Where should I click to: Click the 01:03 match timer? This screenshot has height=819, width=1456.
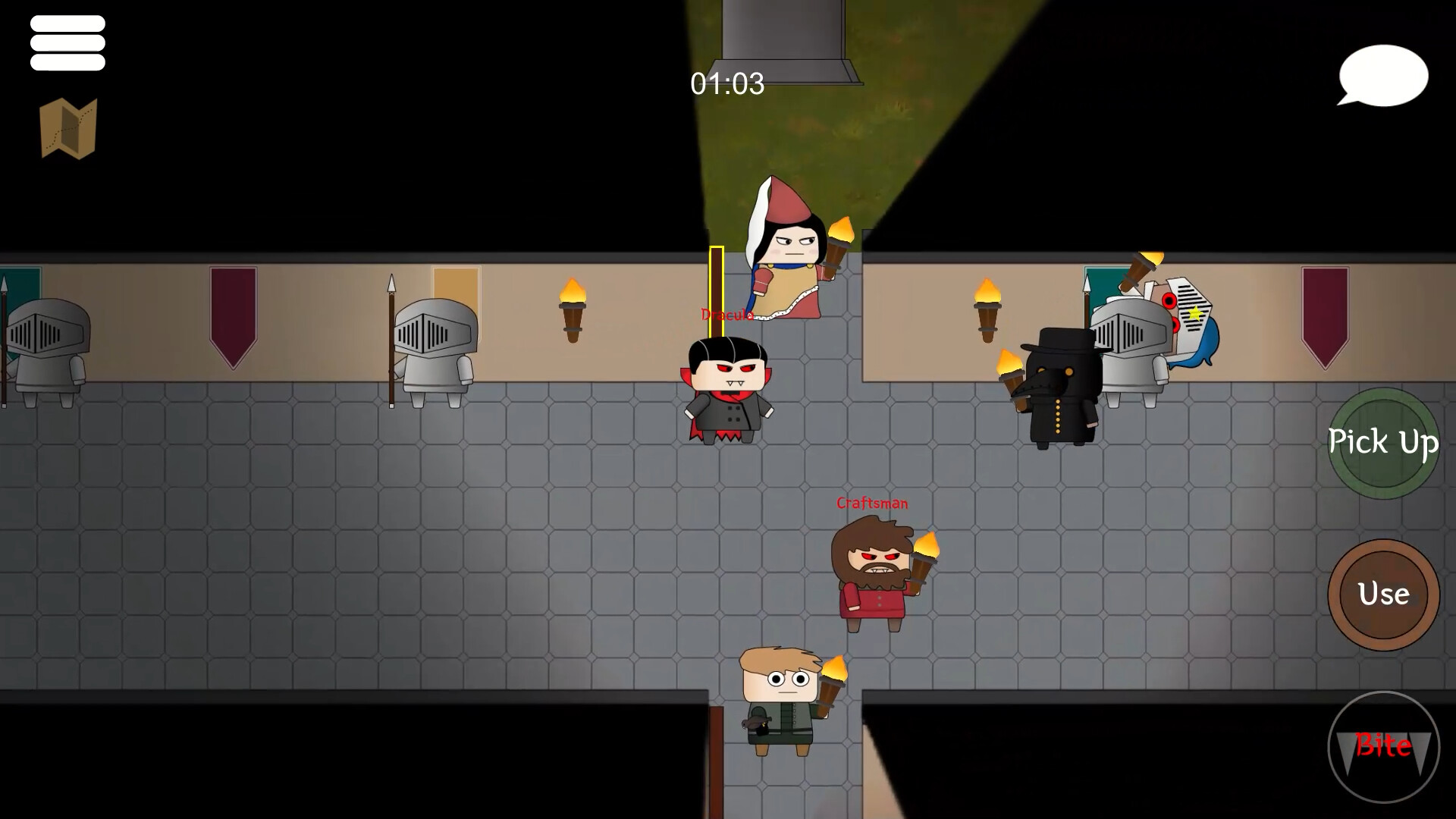727,85
